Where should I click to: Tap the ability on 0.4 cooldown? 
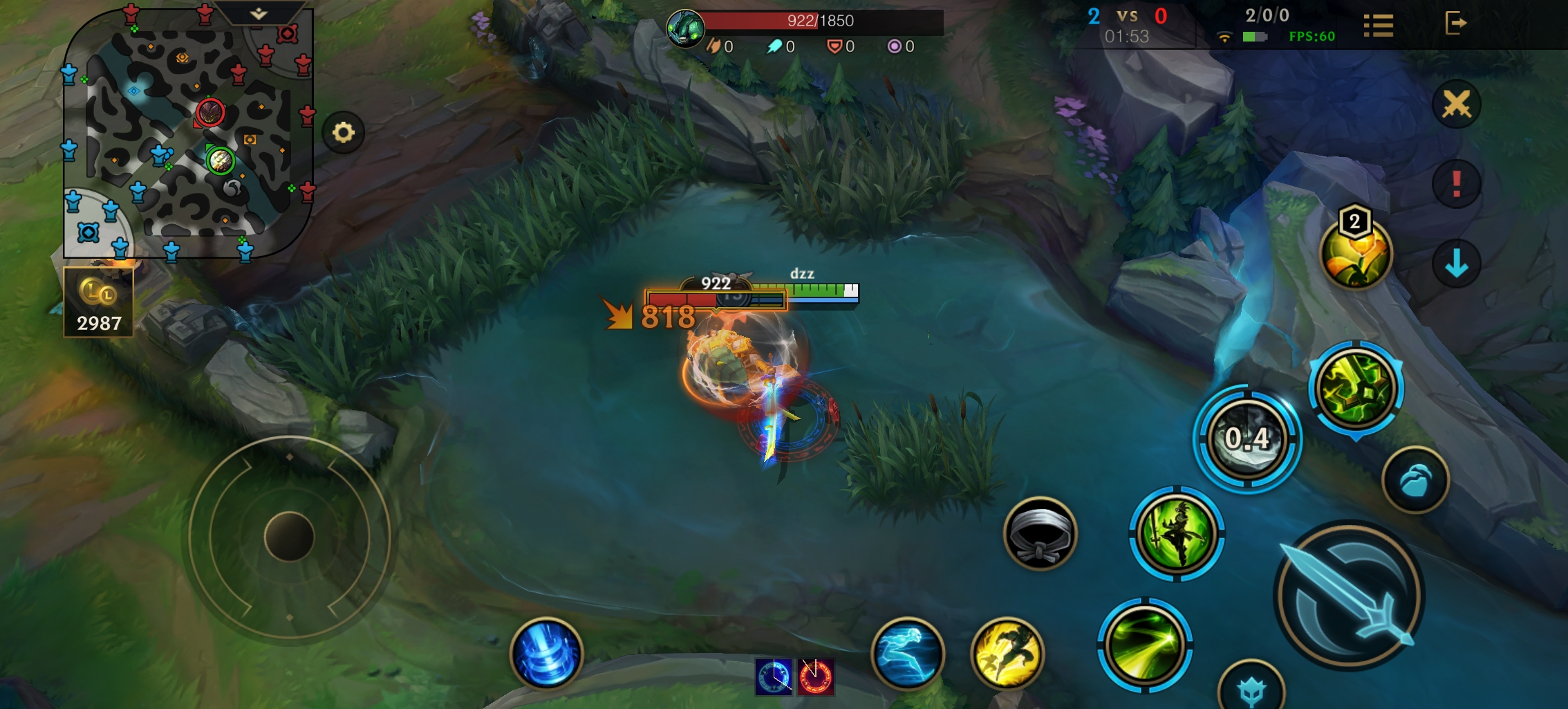click(x=1247, y=439)
